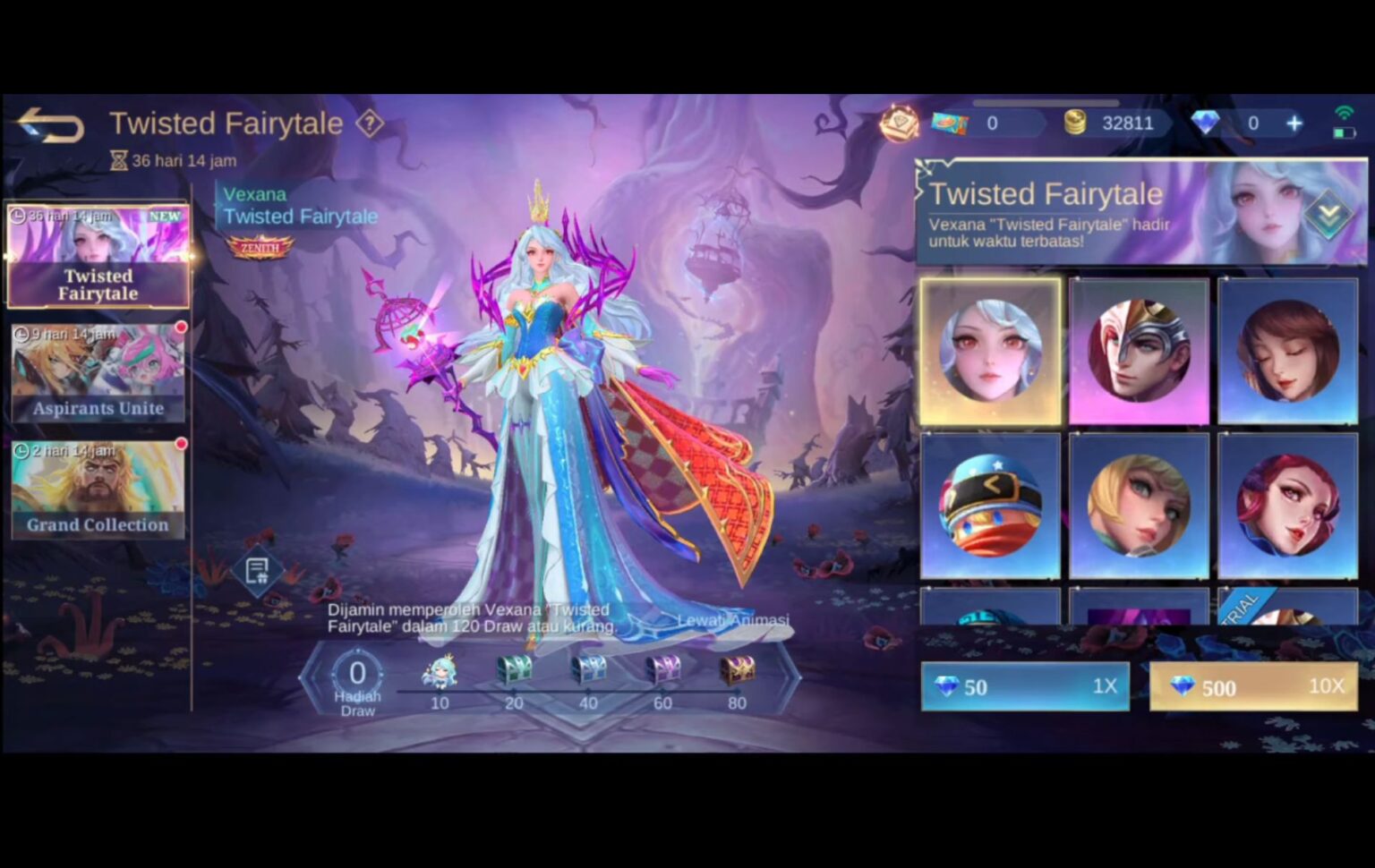Tap the plus icon to top up diamonds
The image size is (1375, 868).
[1293, 123]
